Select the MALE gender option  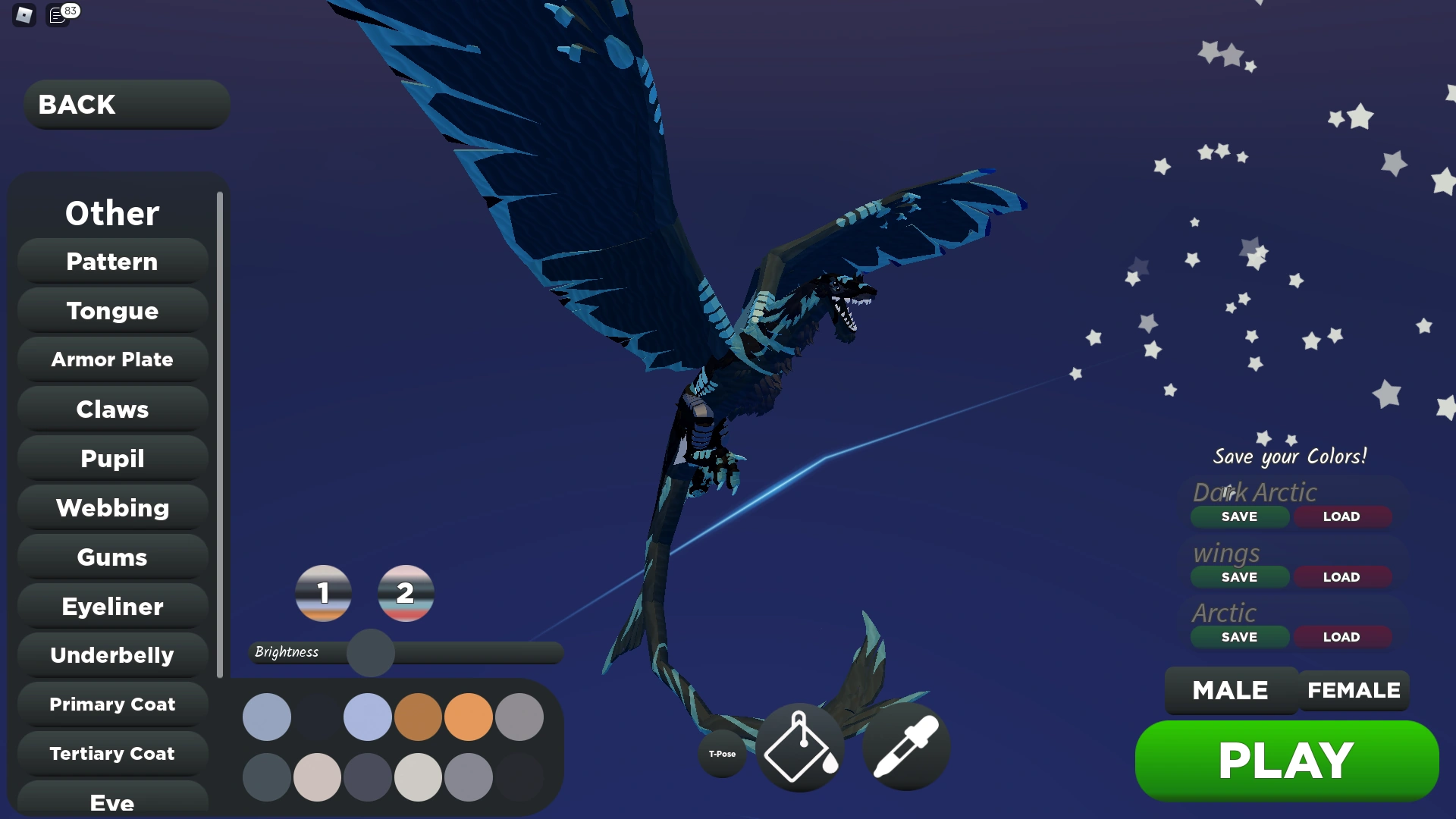coord(1229,690)
